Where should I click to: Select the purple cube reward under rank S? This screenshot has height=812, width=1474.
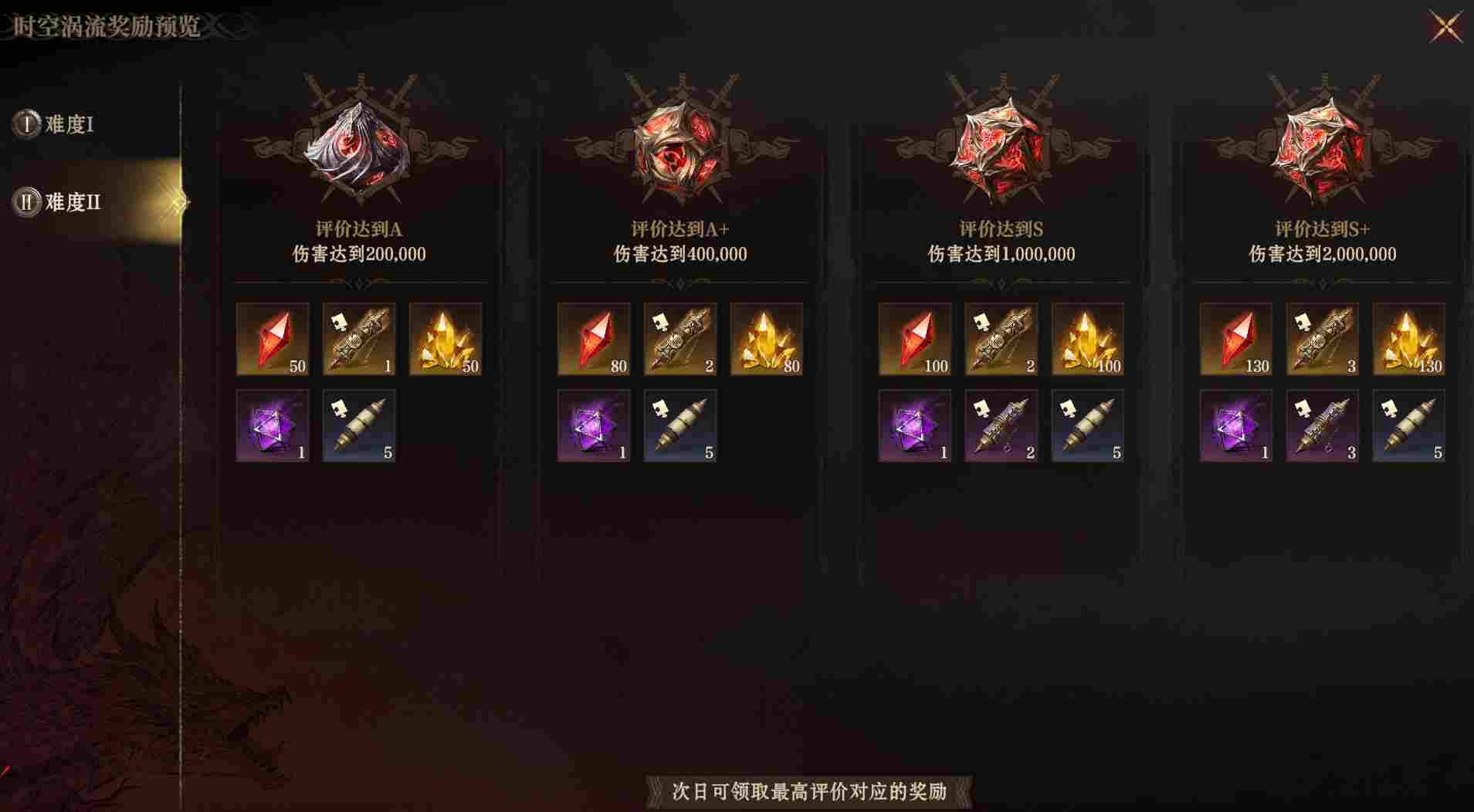pyautogui.click(x=916, y=425)
